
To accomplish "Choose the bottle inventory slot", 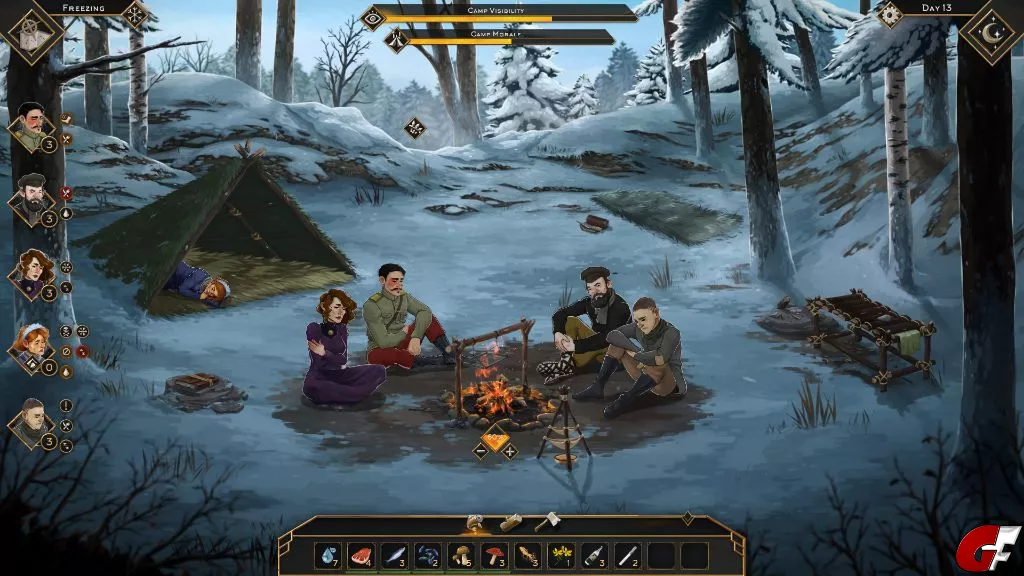I will click(594, 556).
